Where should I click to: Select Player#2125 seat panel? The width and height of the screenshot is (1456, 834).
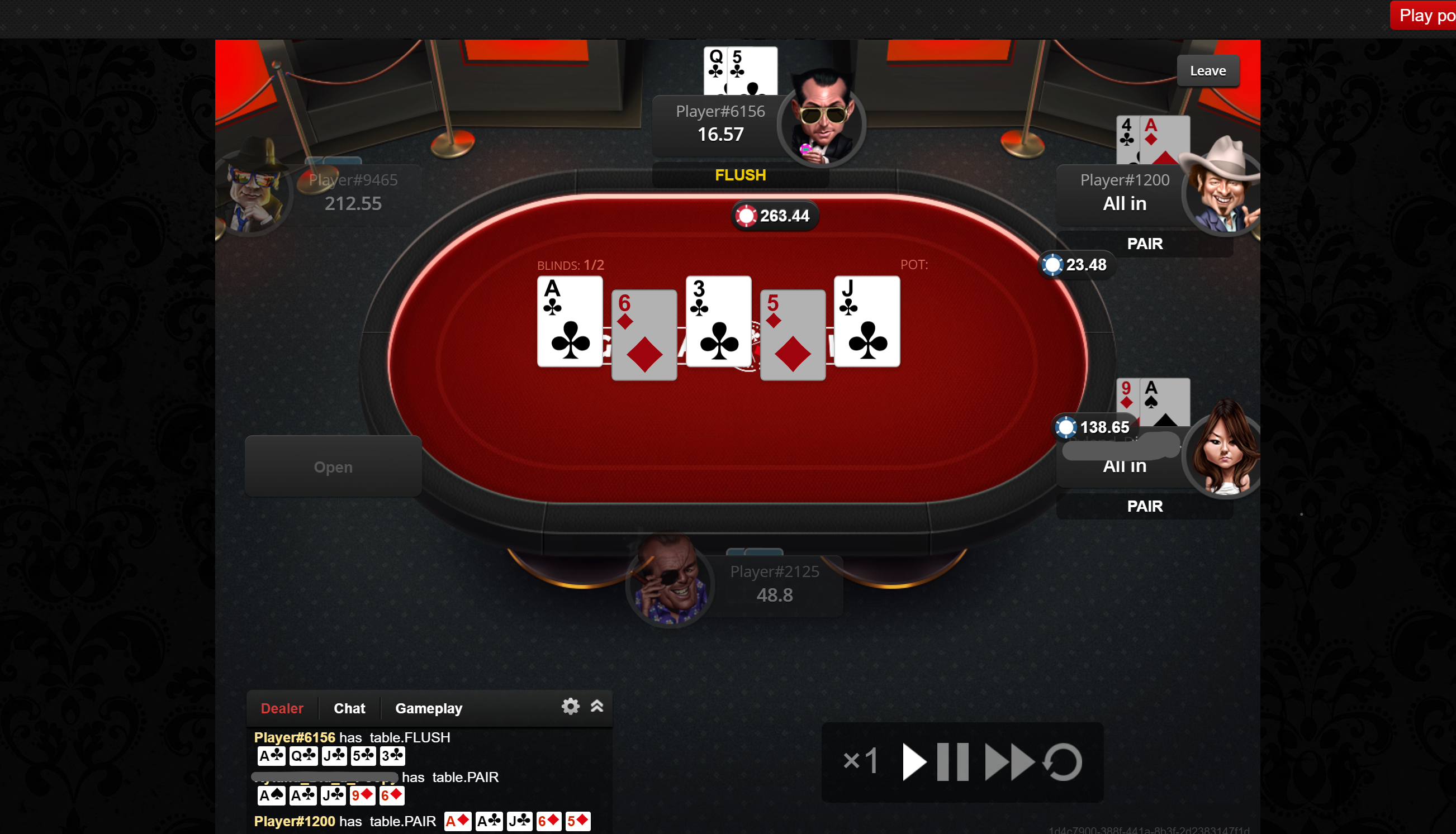click(774, 584)
